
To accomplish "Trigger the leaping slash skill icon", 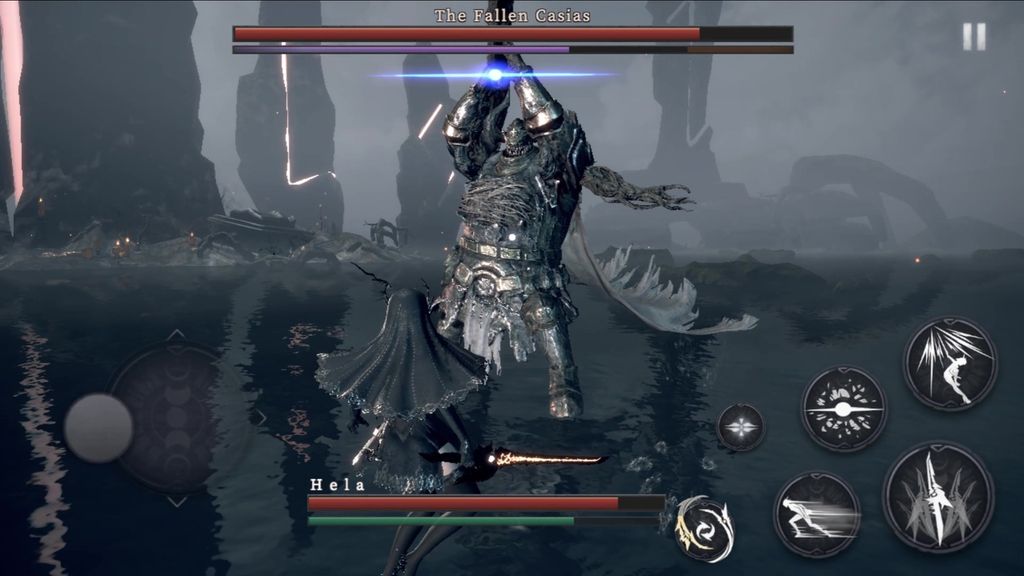I will coord(950,363).
